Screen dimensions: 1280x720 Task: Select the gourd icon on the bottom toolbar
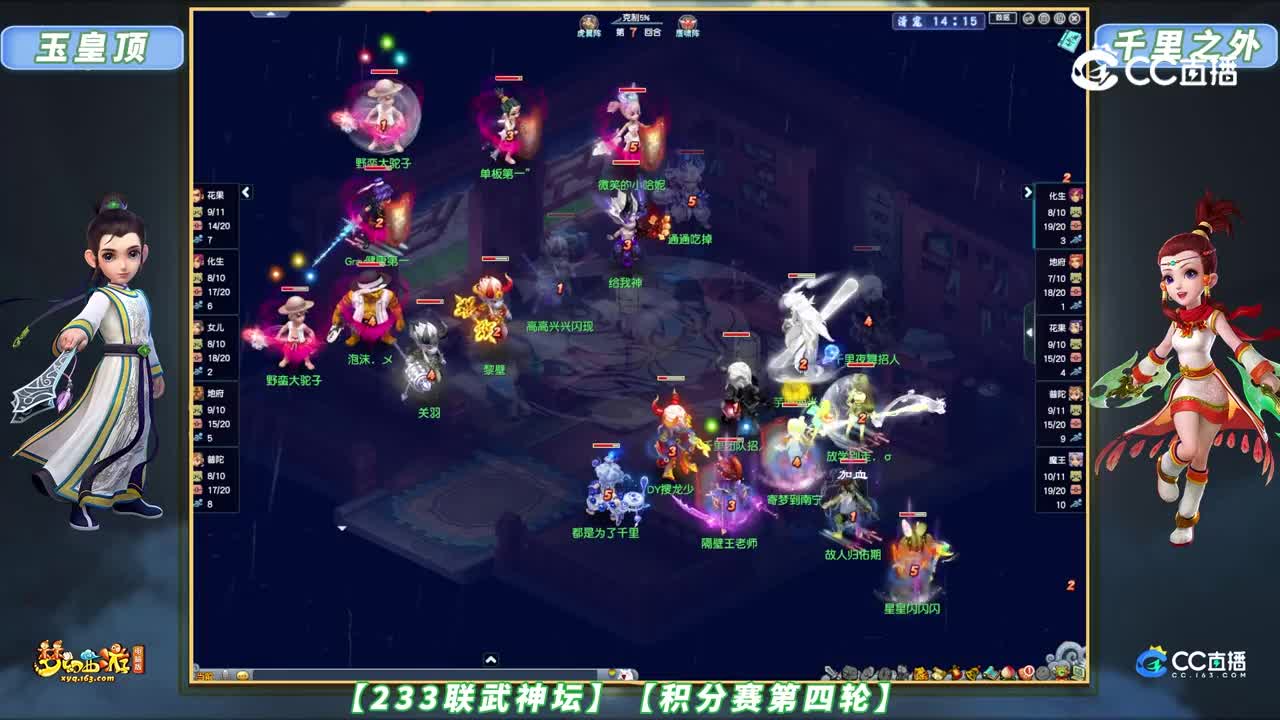pyautogui.click(x=955, y=672)
